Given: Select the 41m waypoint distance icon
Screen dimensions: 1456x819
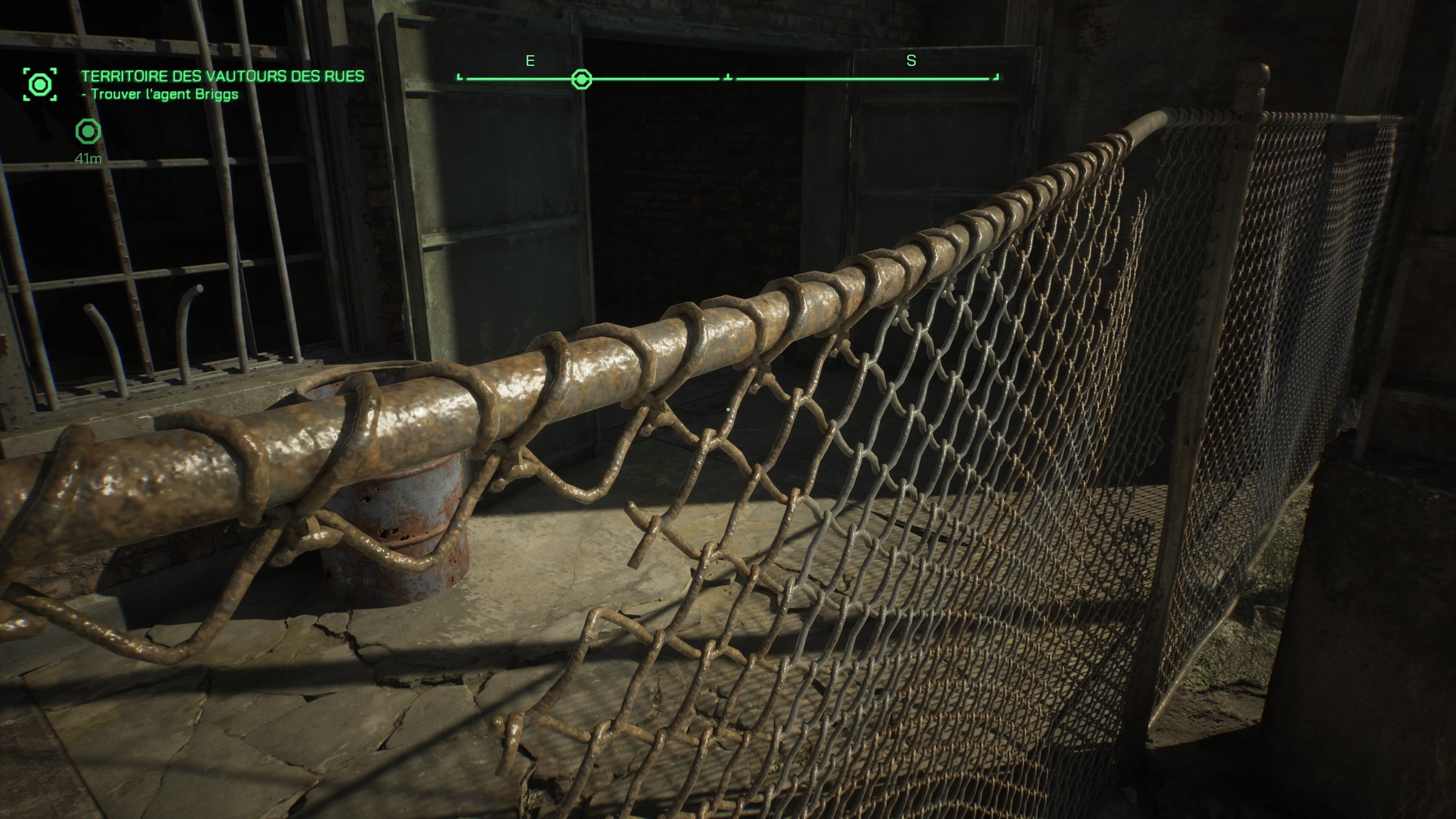Looking at the screenshot, I should coord(88,132).
